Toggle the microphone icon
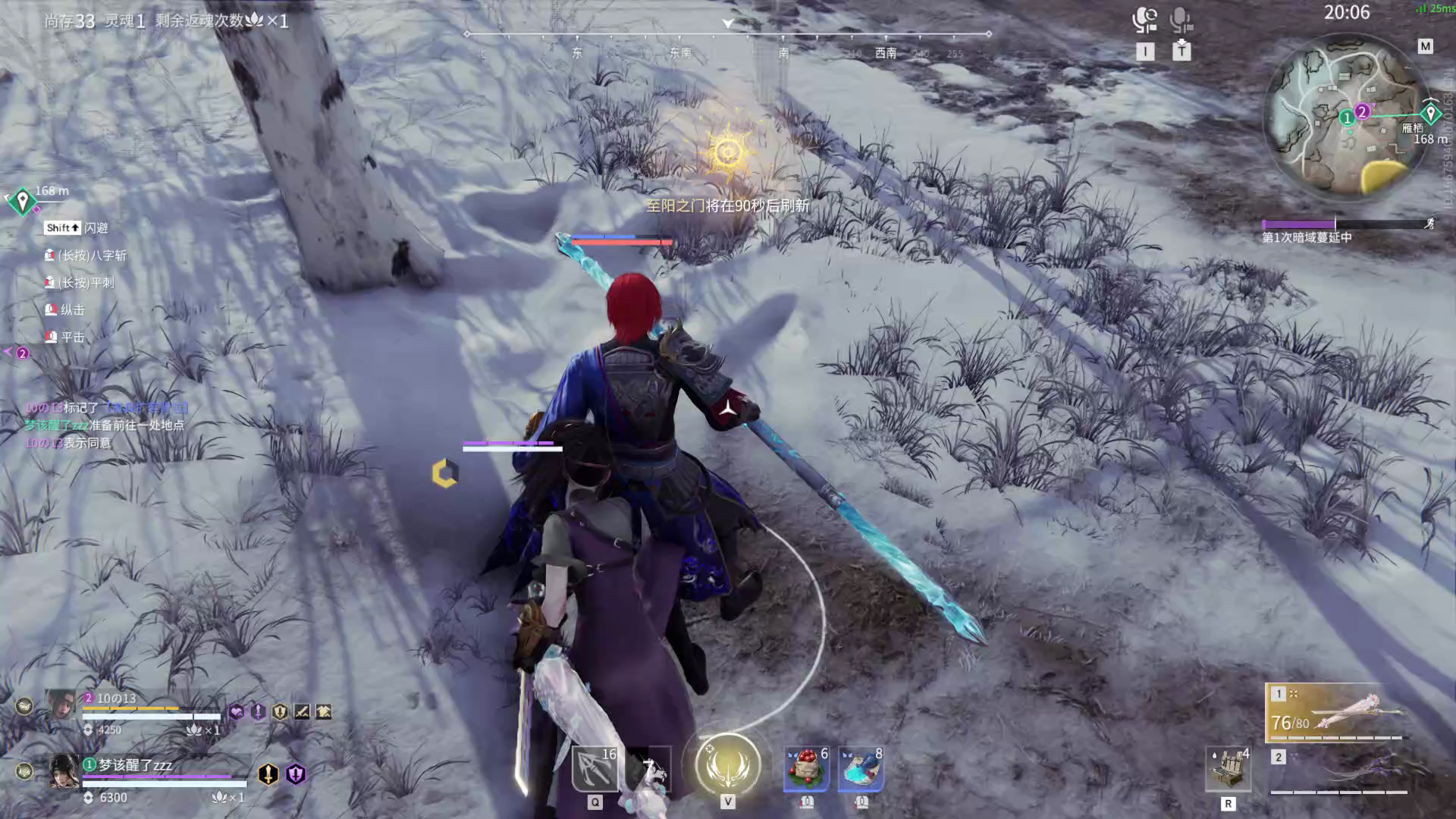Viewport: 1456px width, 819px height. pos(1181,20)
